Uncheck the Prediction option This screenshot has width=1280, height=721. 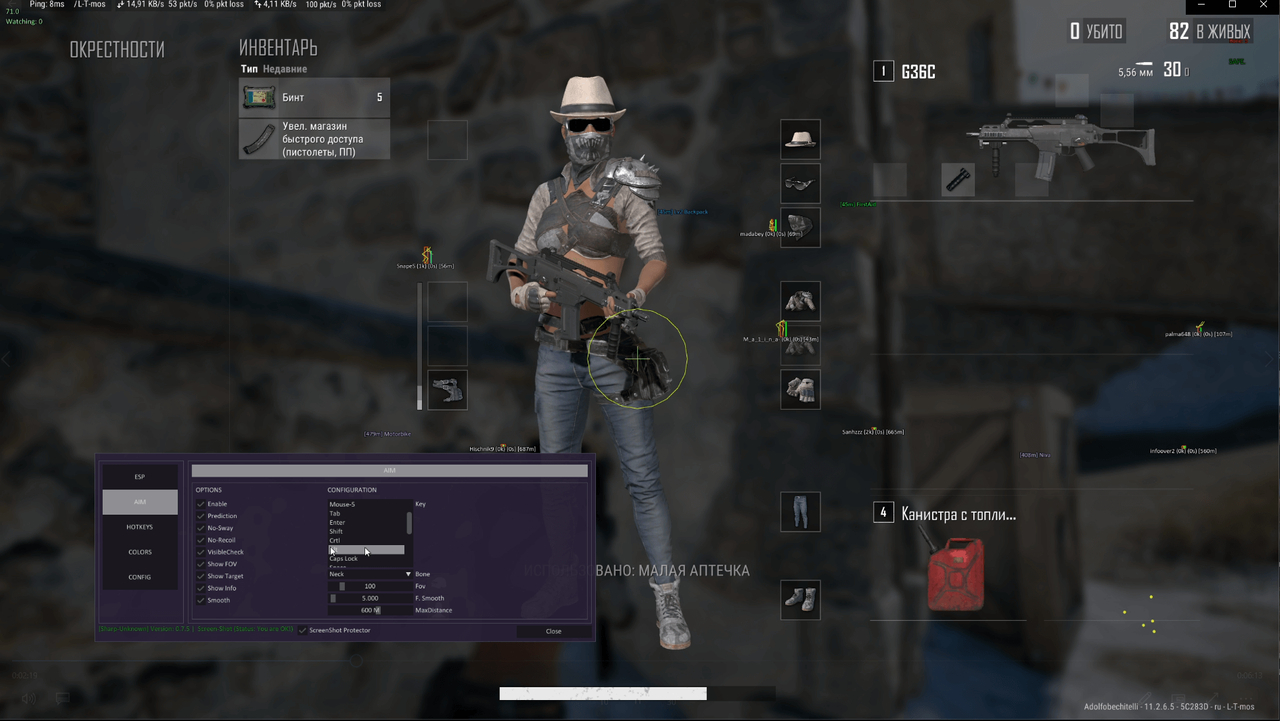(x=200, y=516)
